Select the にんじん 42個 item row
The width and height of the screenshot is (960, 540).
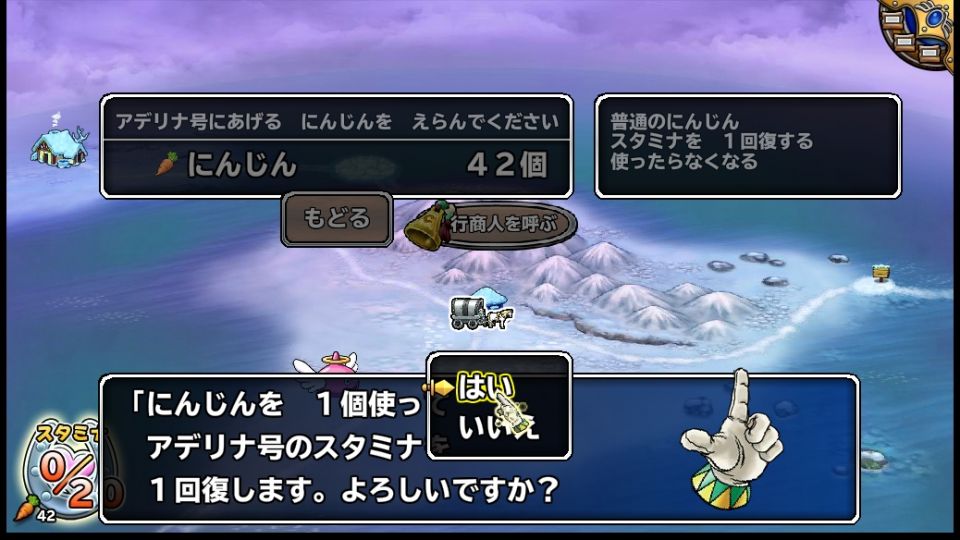tap(336, 166)
